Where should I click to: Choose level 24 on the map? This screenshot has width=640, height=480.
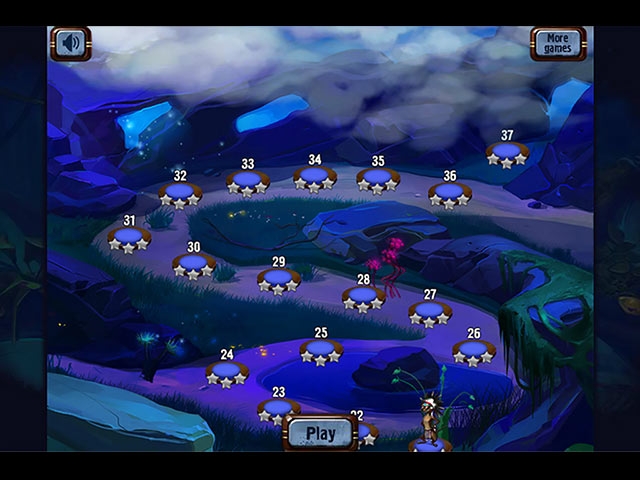click(x=227, y=371)
